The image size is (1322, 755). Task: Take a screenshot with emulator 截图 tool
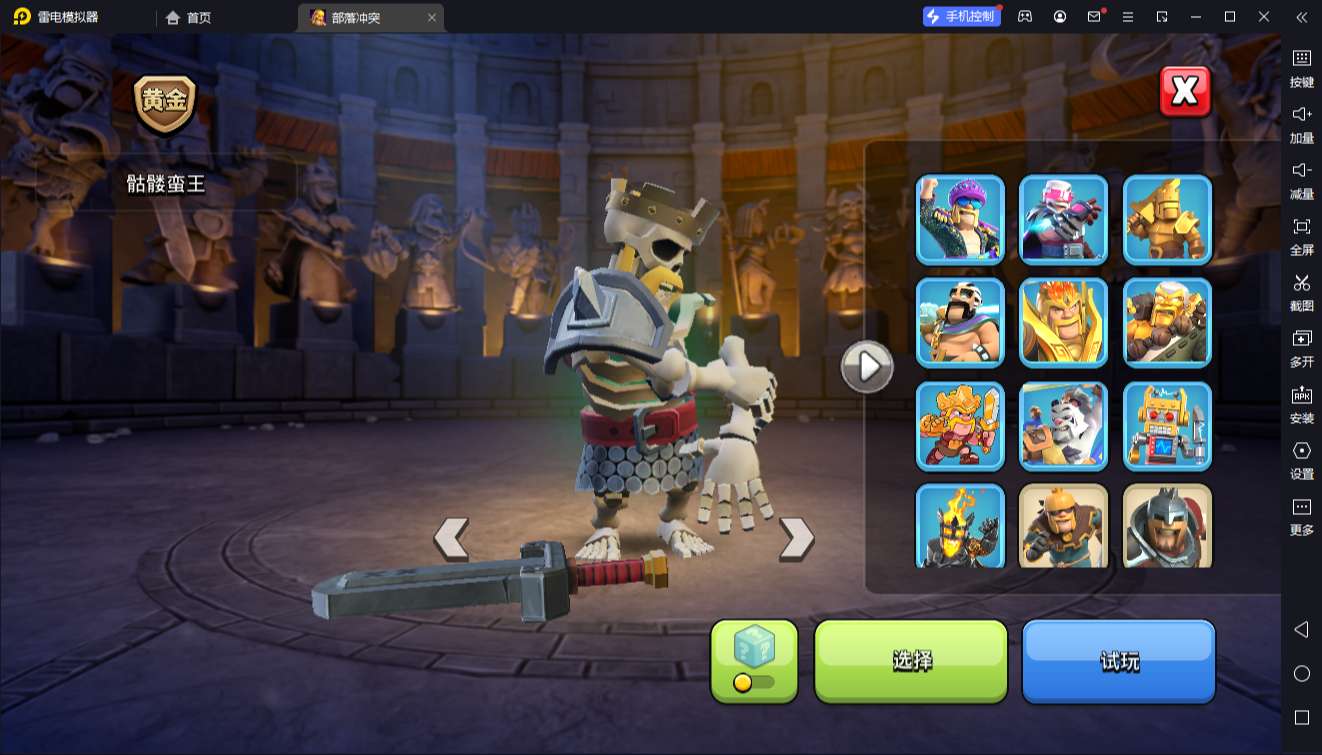click(1301, 291)
